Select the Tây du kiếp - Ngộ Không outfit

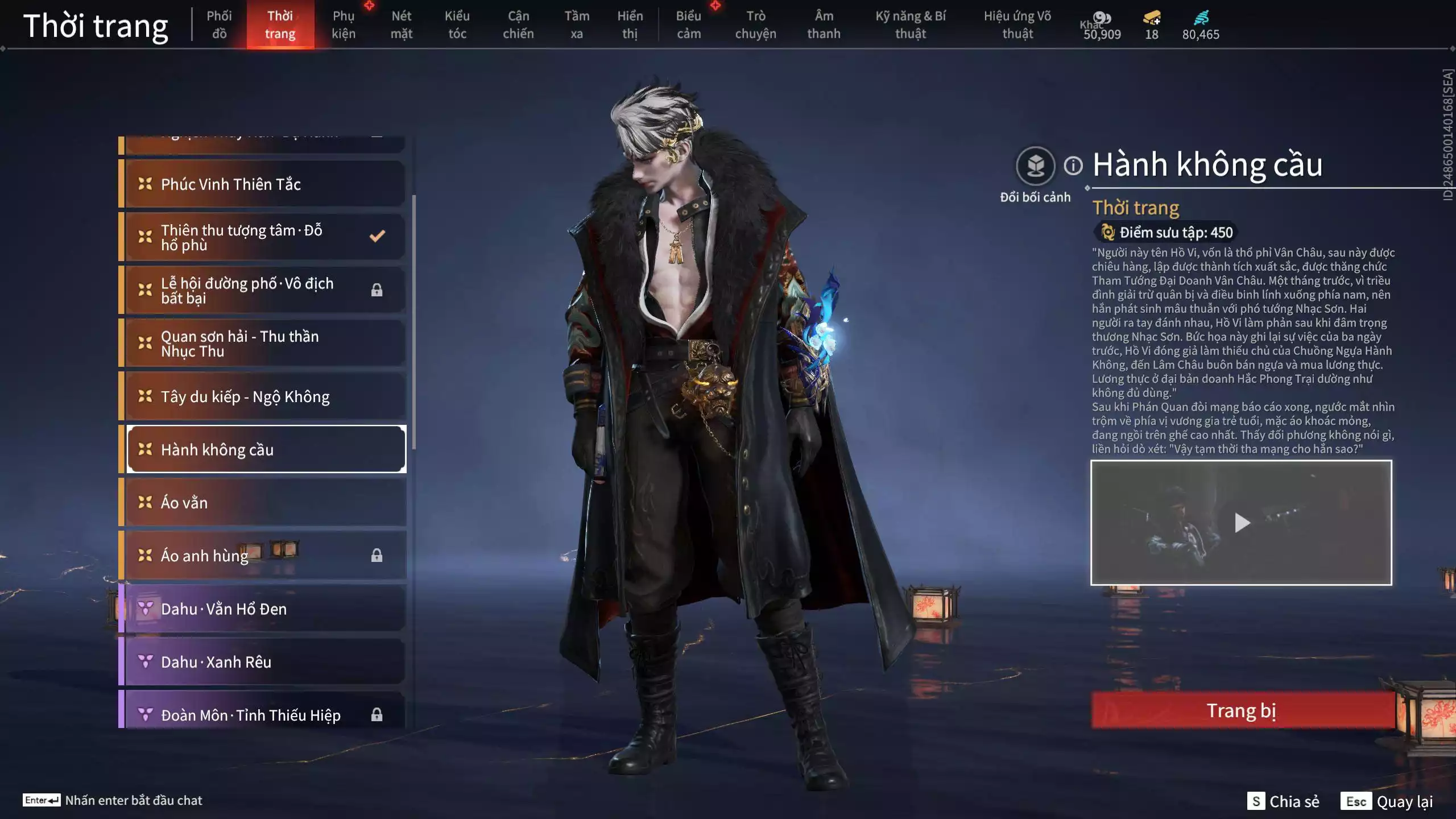coord(264,396)
